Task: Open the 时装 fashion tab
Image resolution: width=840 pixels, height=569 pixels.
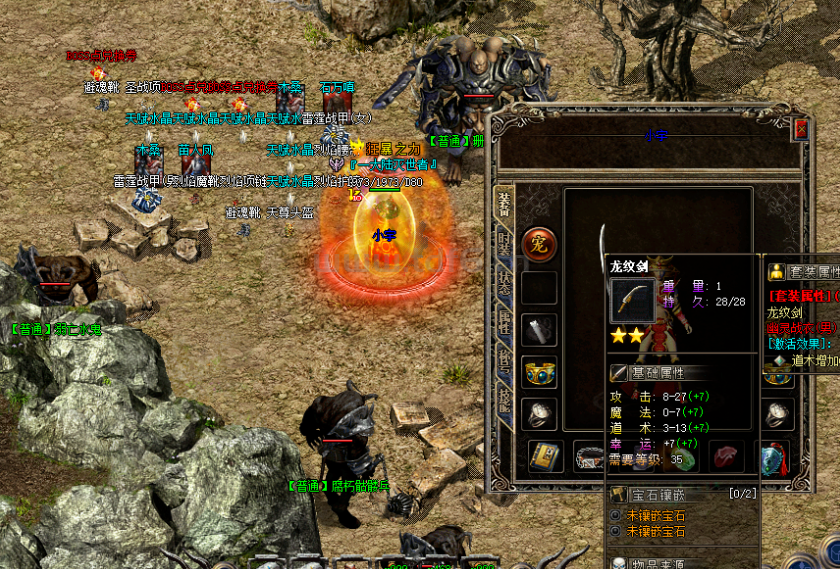Action: (x=504, y=245)
